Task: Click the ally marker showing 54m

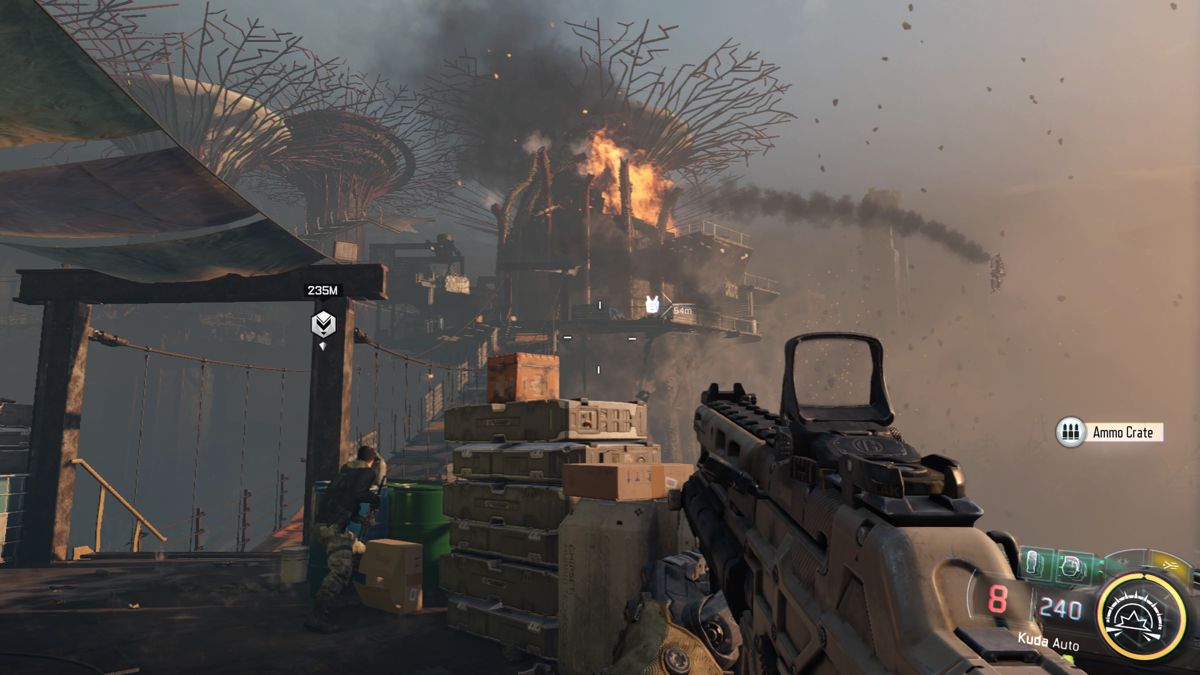Action: 652,306
